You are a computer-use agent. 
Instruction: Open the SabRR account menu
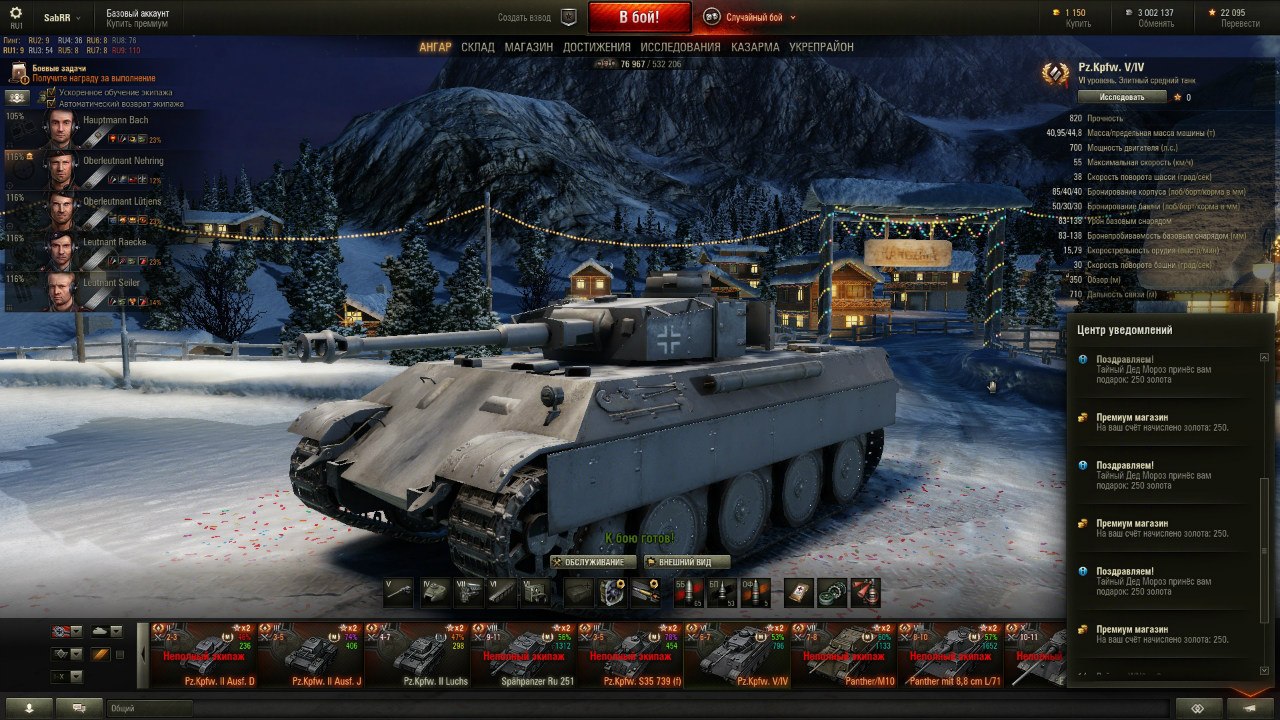click(62, 17)
